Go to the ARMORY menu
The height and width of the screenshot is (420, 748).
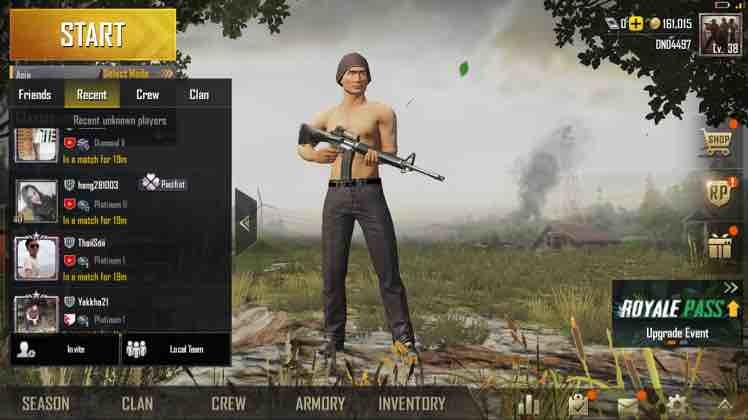pyautogui.click(x=320, y=404)
